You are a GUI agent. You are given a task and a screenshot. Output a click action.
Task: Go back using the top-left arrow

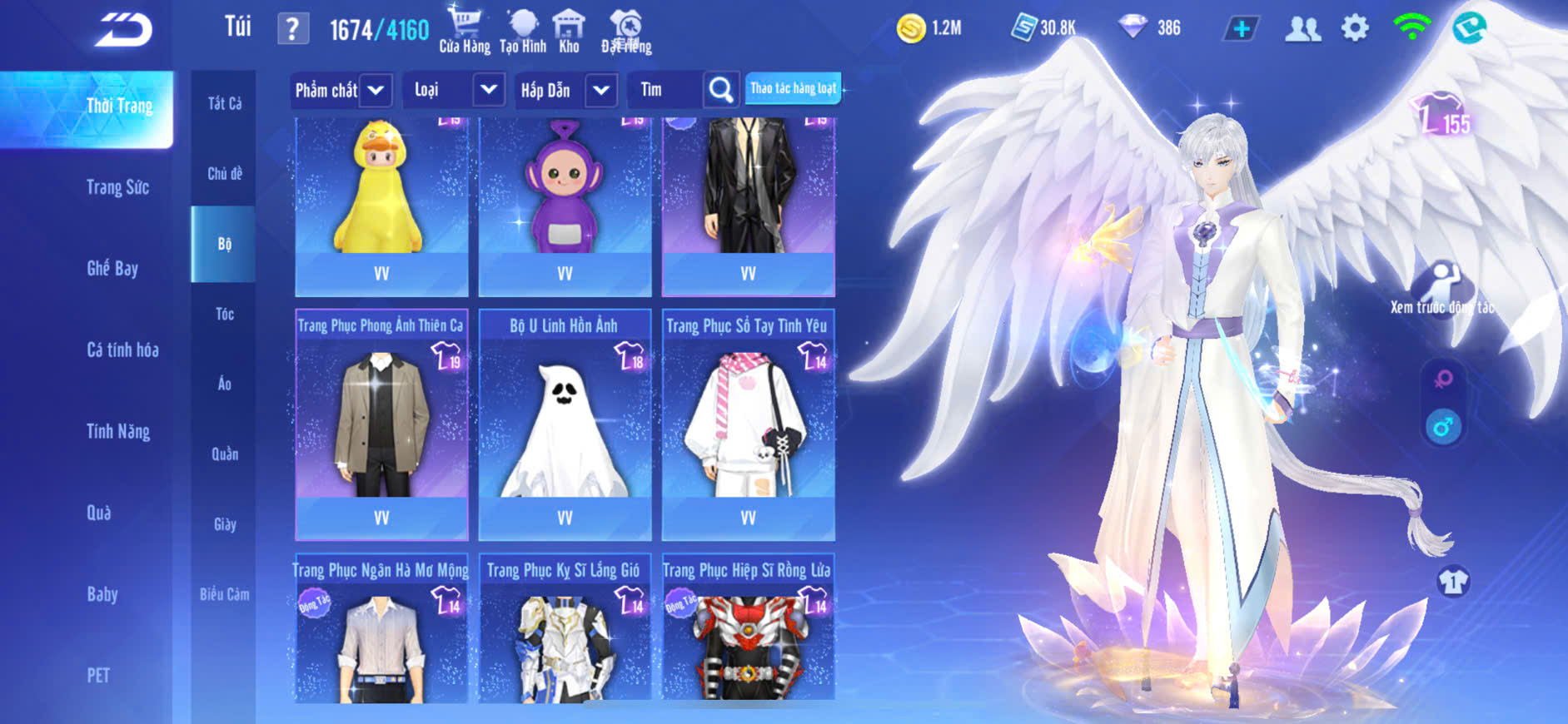click(x=123, y=31)
